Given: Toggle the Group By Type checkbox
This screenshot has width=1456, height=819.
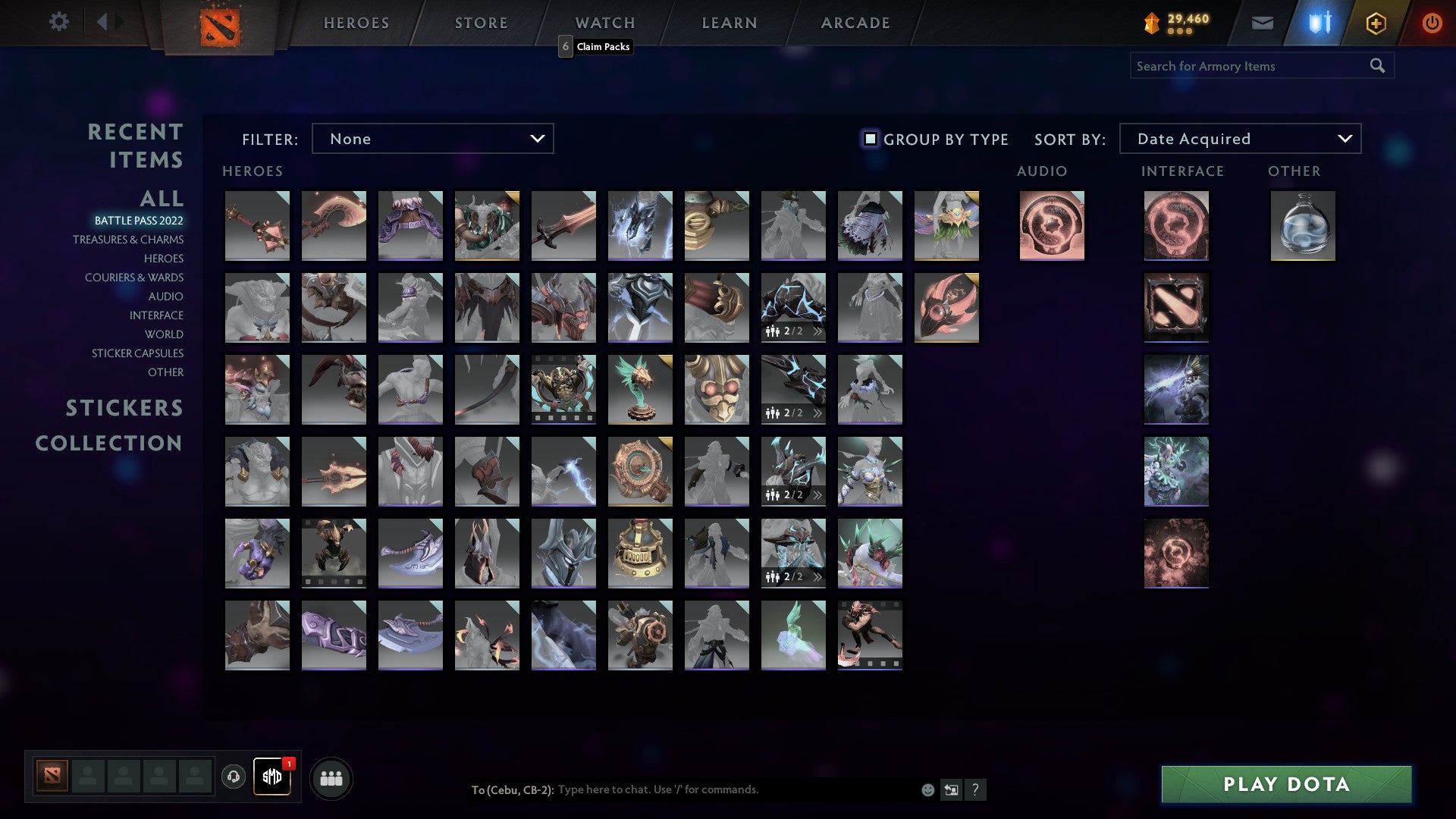Looking at the screenshot, I should 869,139.
